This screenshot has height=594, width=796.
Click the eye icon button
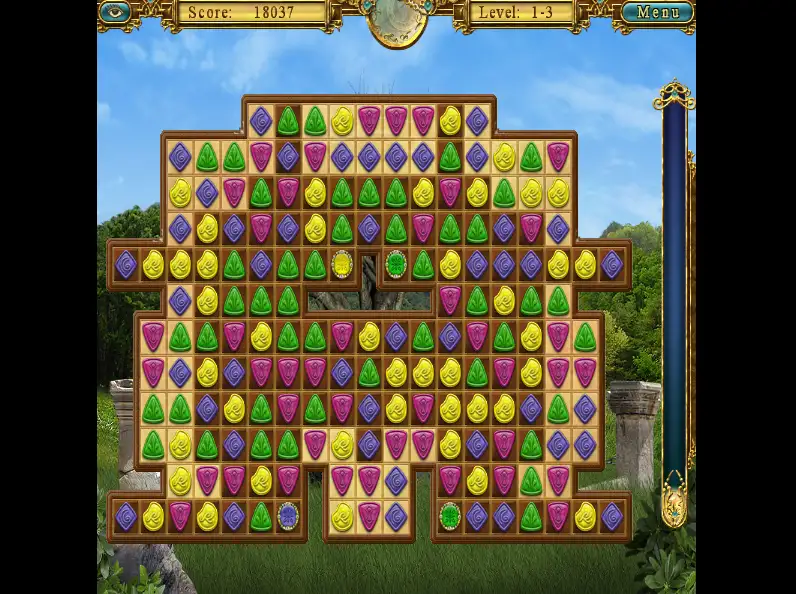click(x=115, y=12)
